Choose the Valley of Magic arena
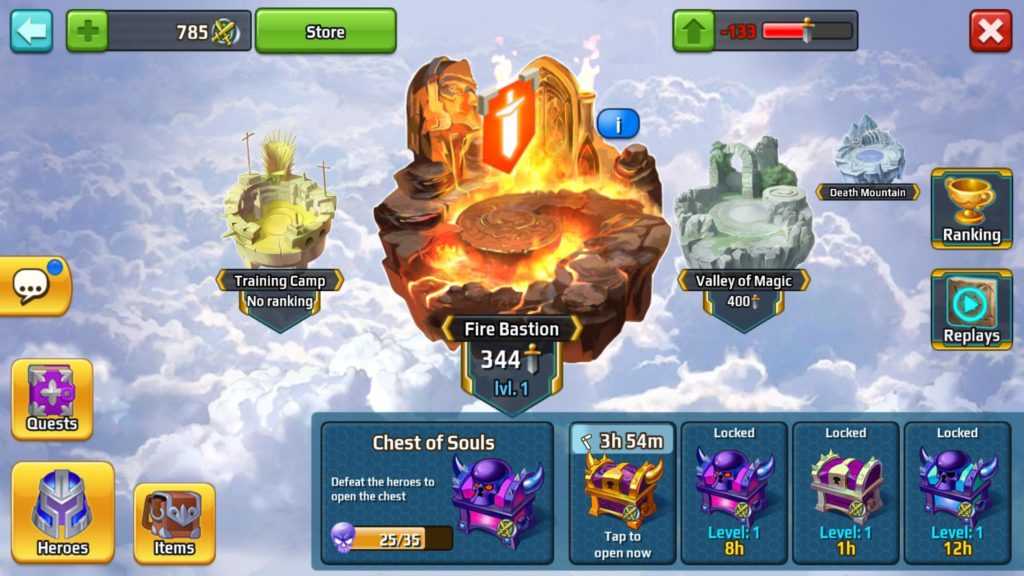 coord(744,212)
